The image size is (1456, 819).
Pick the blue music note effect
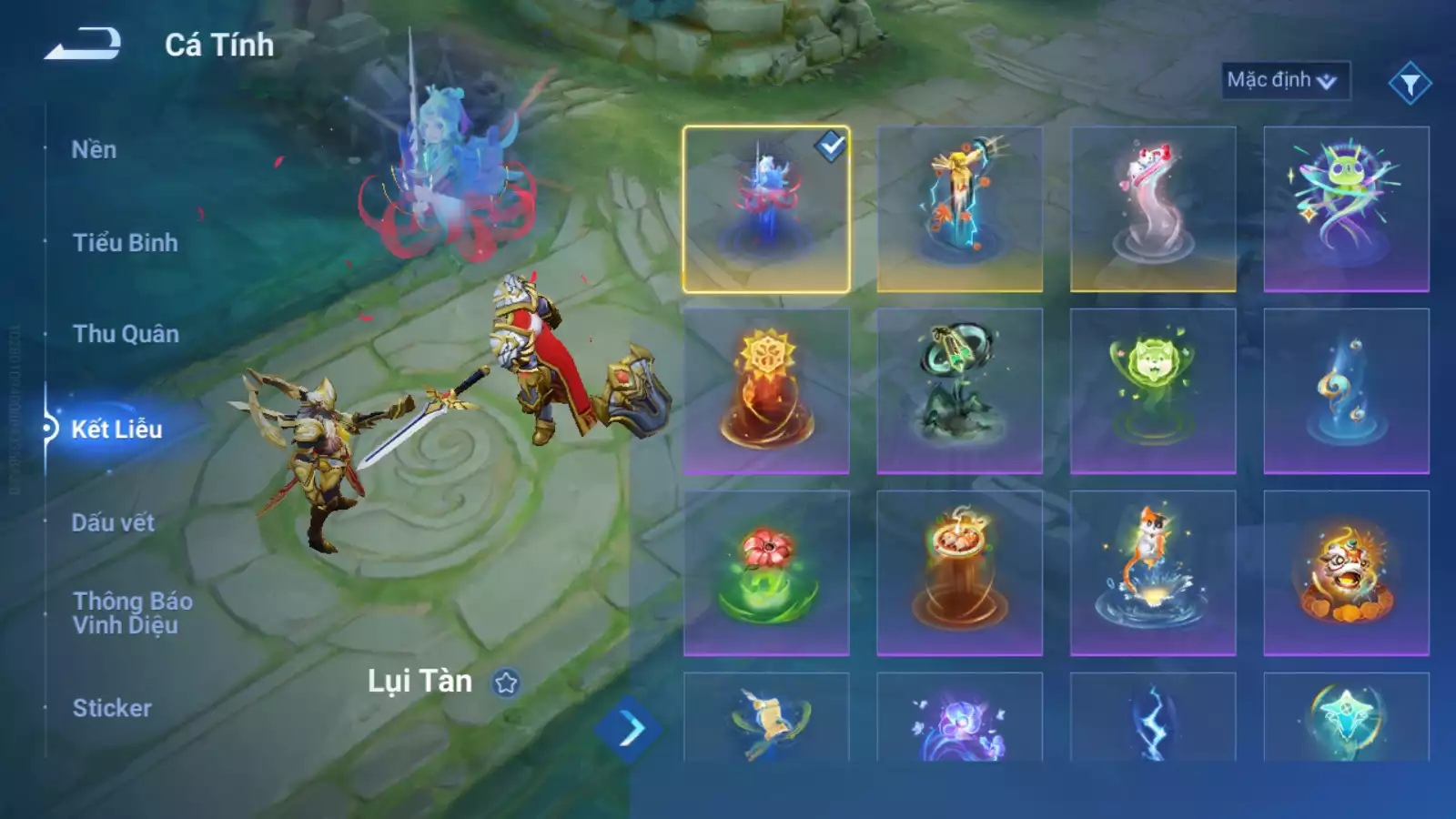click(x=1346, y=391)
